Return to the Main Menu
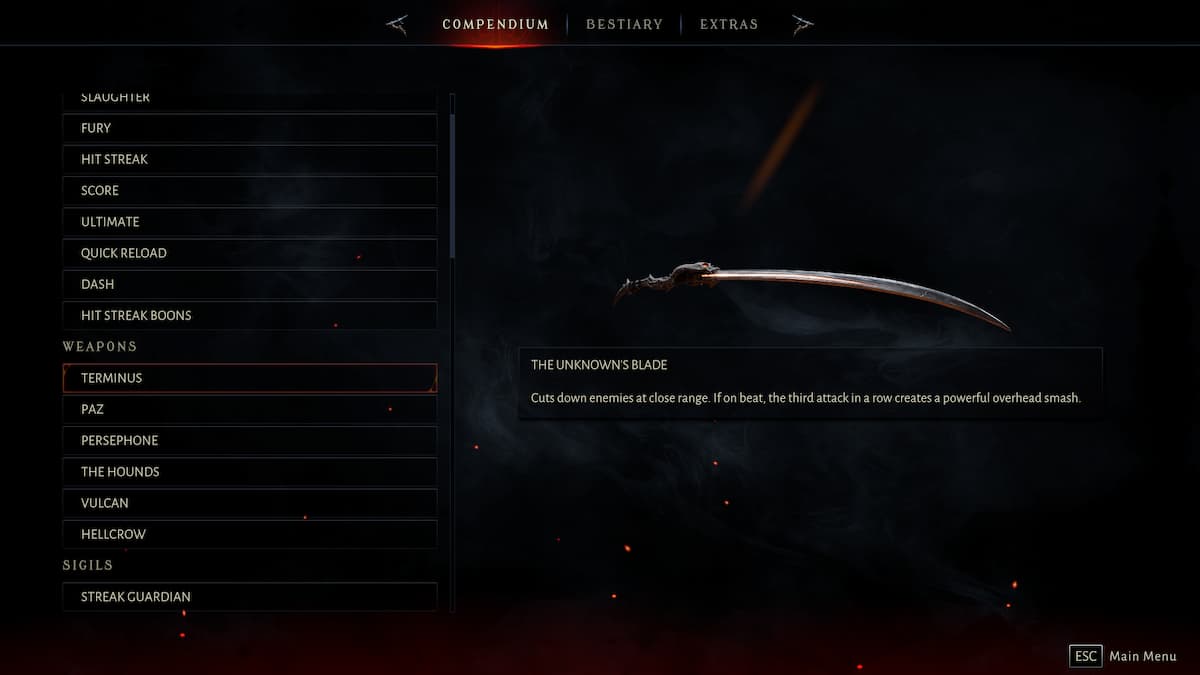The height and width of the screenshot is (675, 1200). [1123, 656]
